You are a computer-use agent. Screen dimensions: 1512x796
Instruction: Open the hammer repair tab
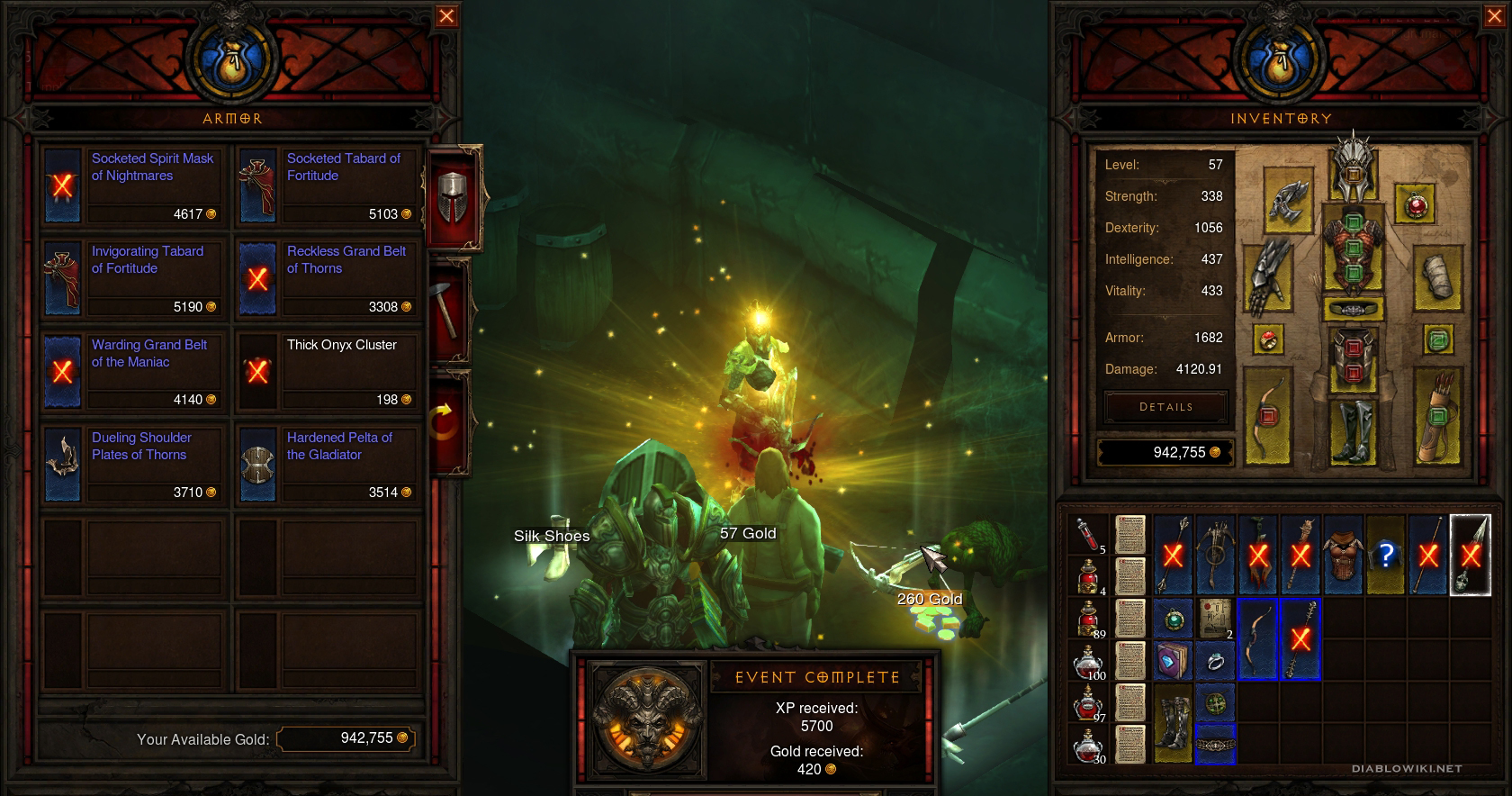(x=451, y=311)
